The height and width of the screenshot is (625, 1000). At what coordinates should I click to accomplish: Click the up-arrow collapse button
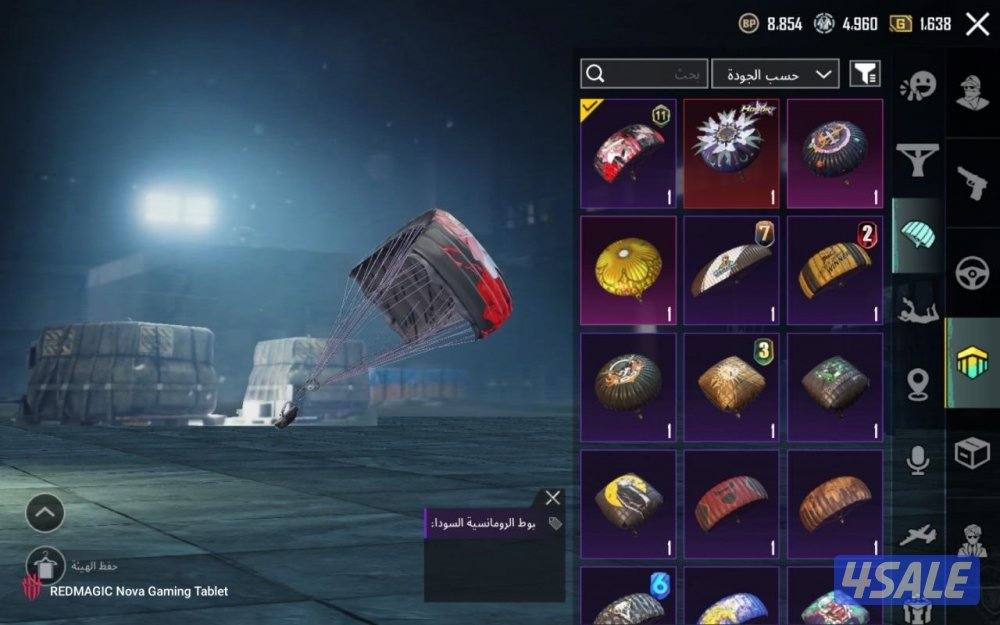pos(45,514)
